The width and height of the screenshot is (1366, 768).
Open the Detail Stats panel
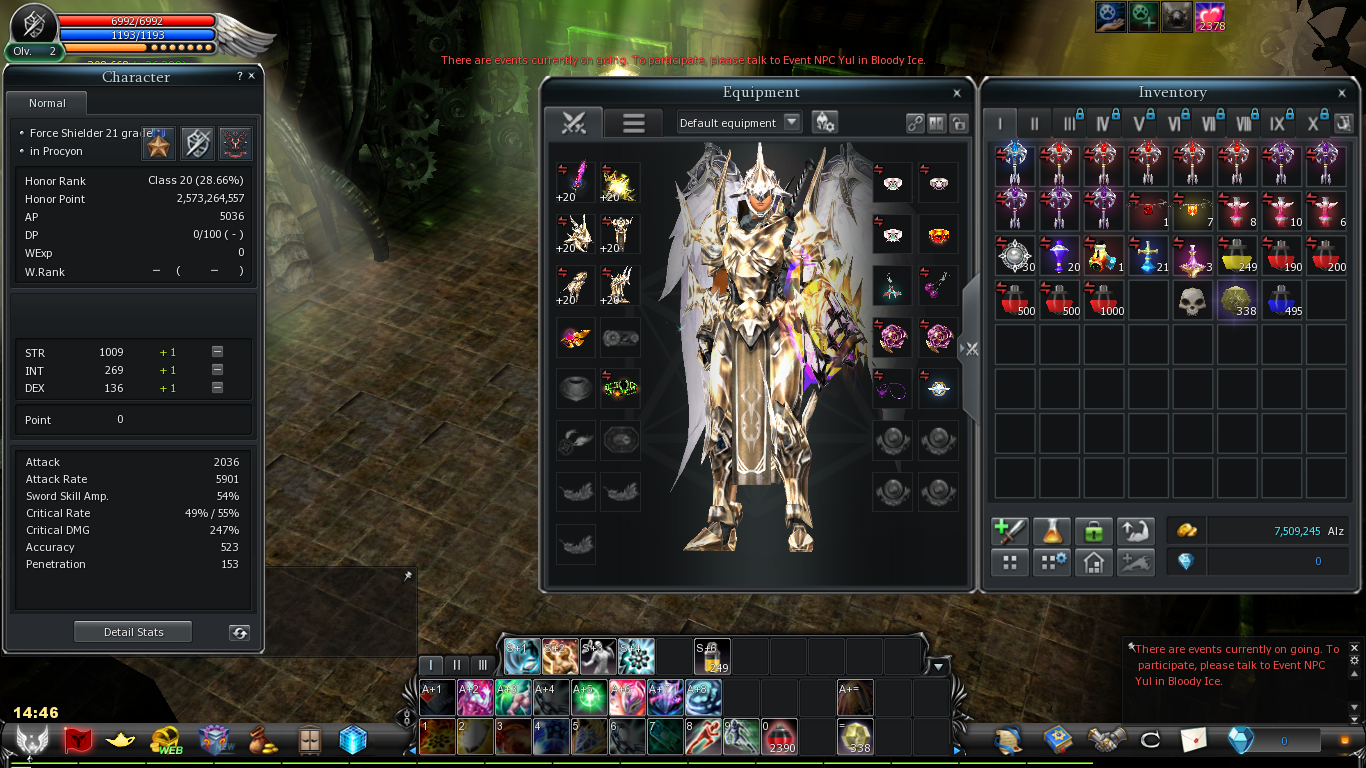(x=133, y=632)
